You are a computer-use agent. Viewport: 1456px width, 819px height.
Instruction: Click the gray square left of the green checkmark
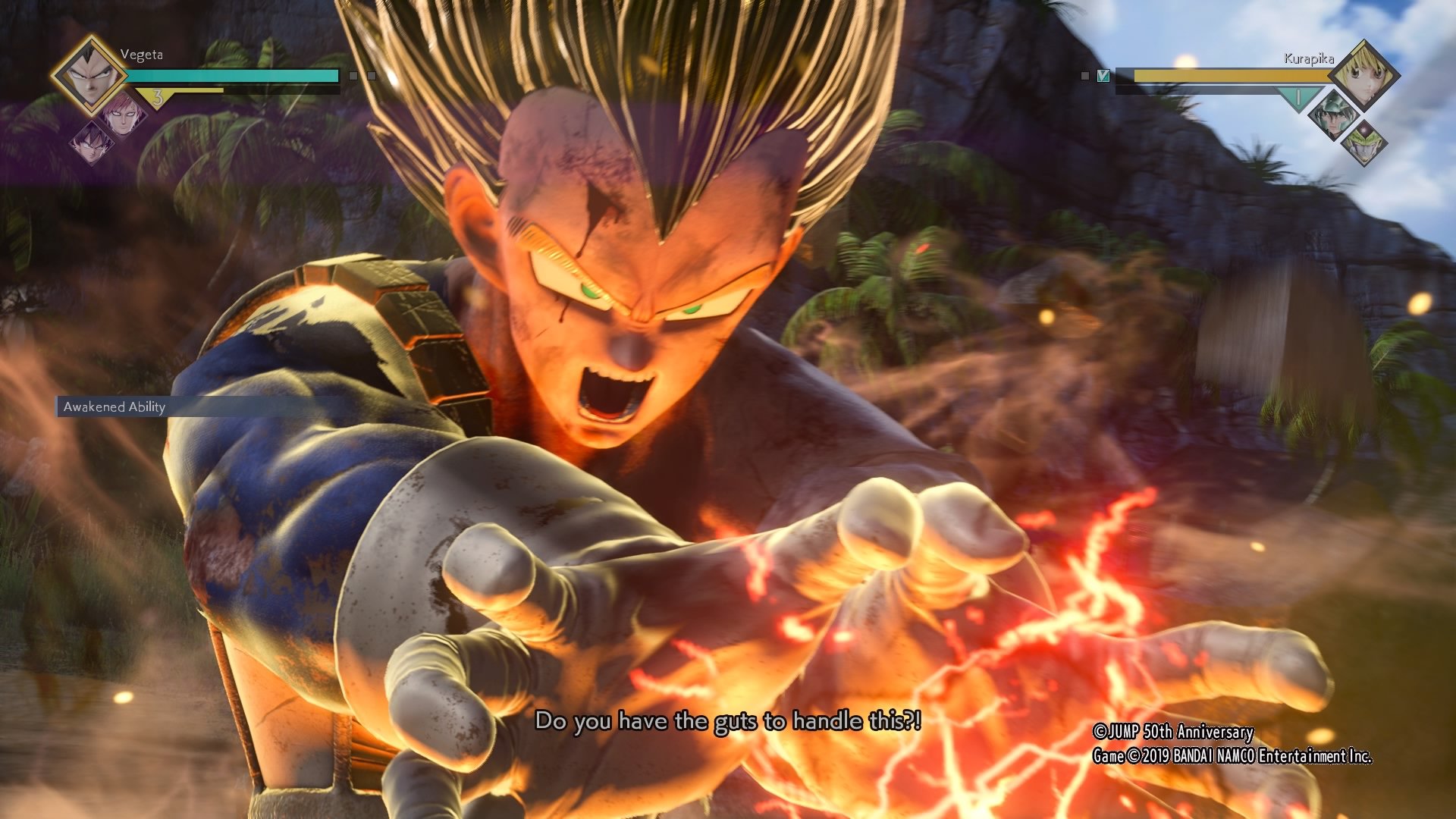click(1084, 76)
